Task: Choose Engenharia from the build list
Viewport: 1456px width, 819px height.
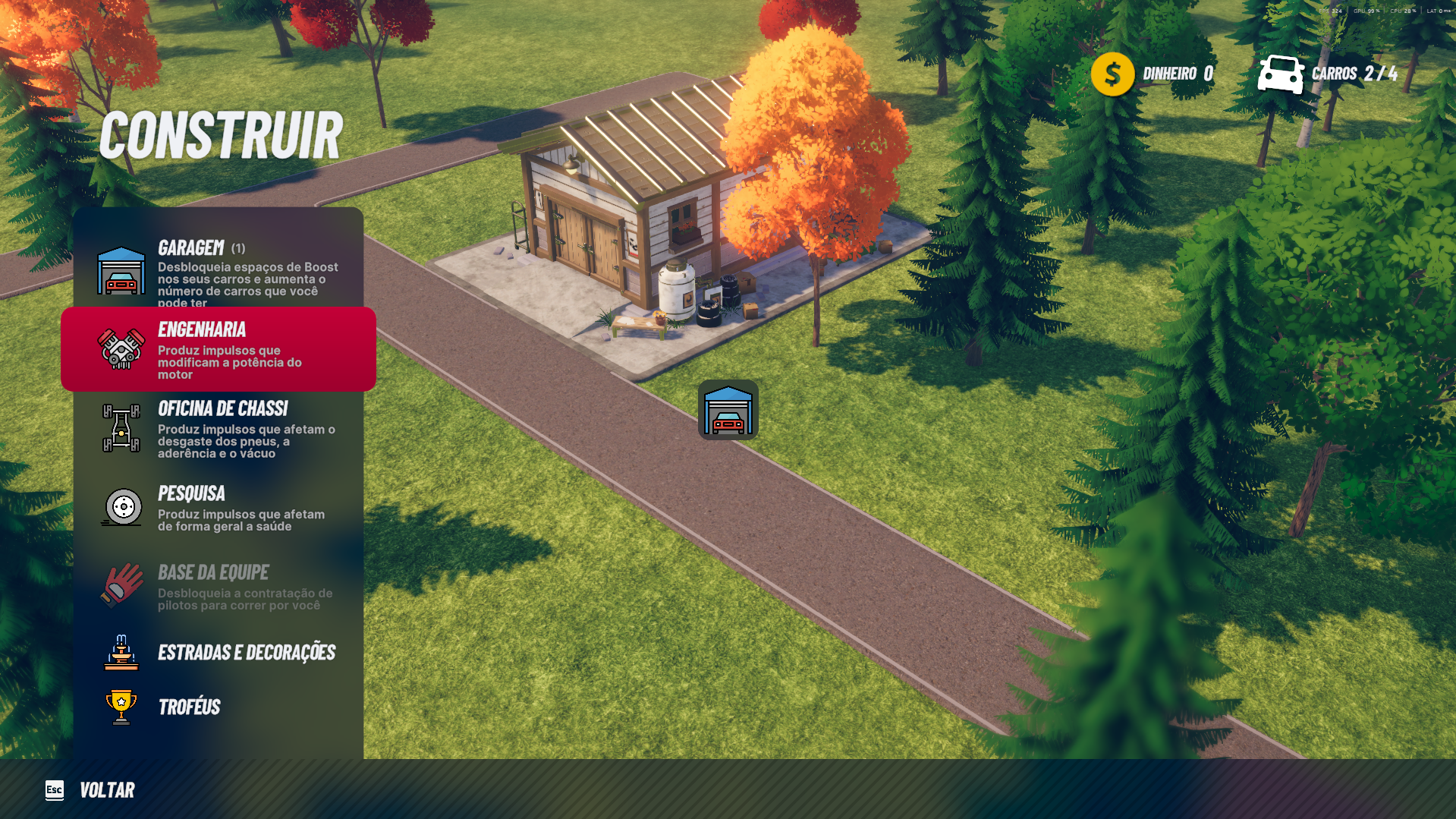Action: point(219,349)
